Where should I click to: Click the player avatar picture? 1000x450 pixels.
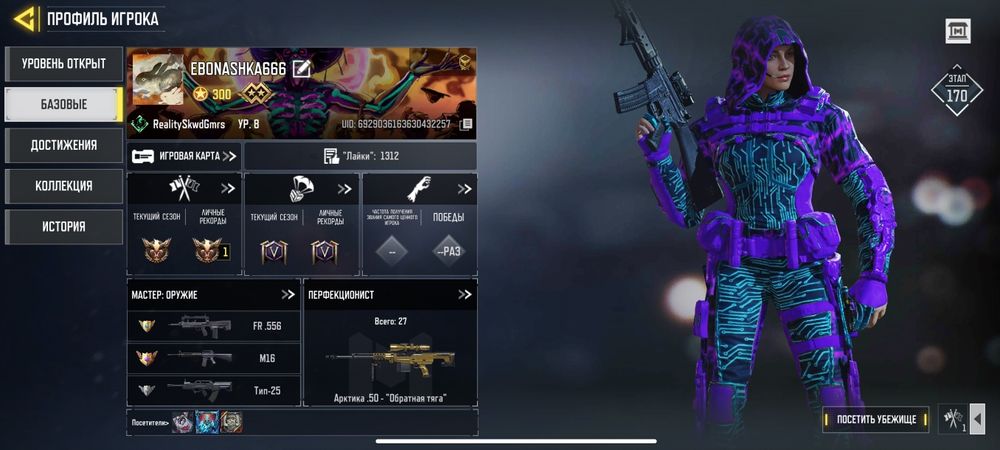(158, 78)
